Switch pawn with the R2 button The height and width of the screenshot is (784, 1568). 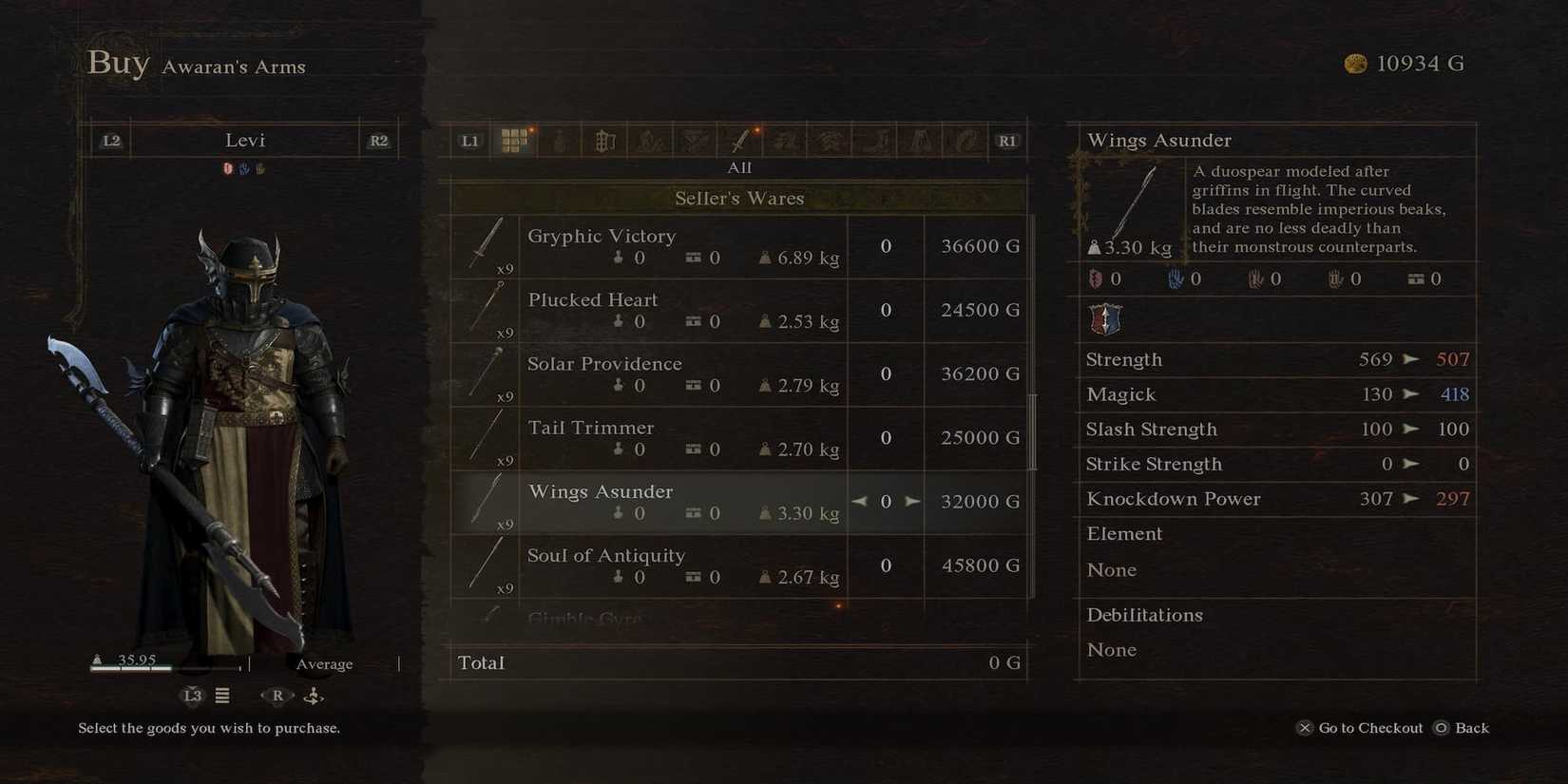377,140
